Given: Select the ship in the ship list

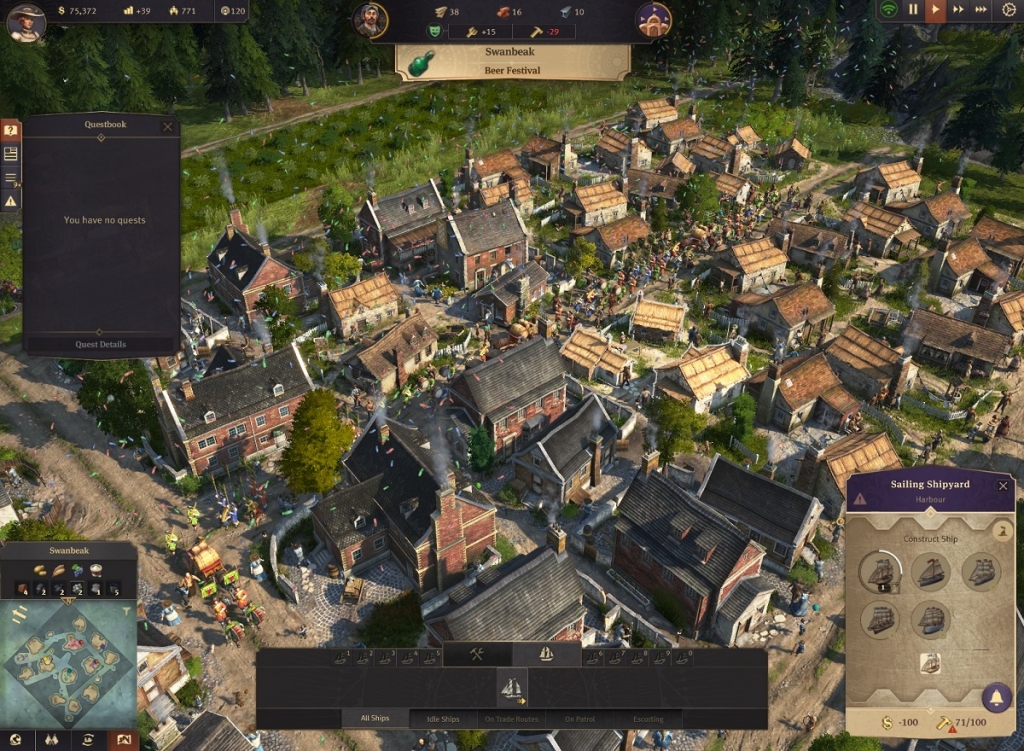Looking at the screenshot, I should click(x=512, y=687).
